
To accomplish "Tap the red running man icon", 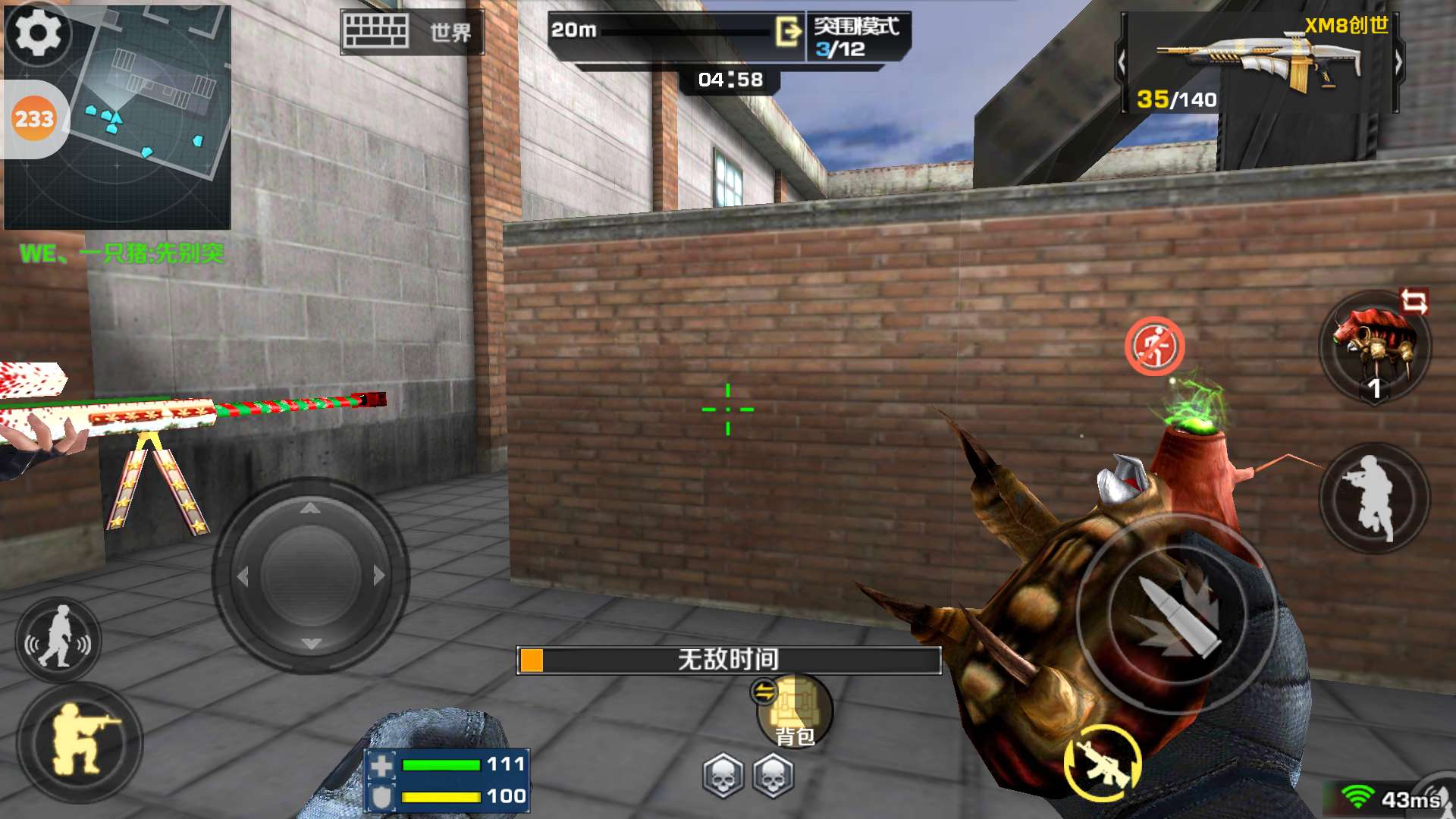I will coord(1154,347).
